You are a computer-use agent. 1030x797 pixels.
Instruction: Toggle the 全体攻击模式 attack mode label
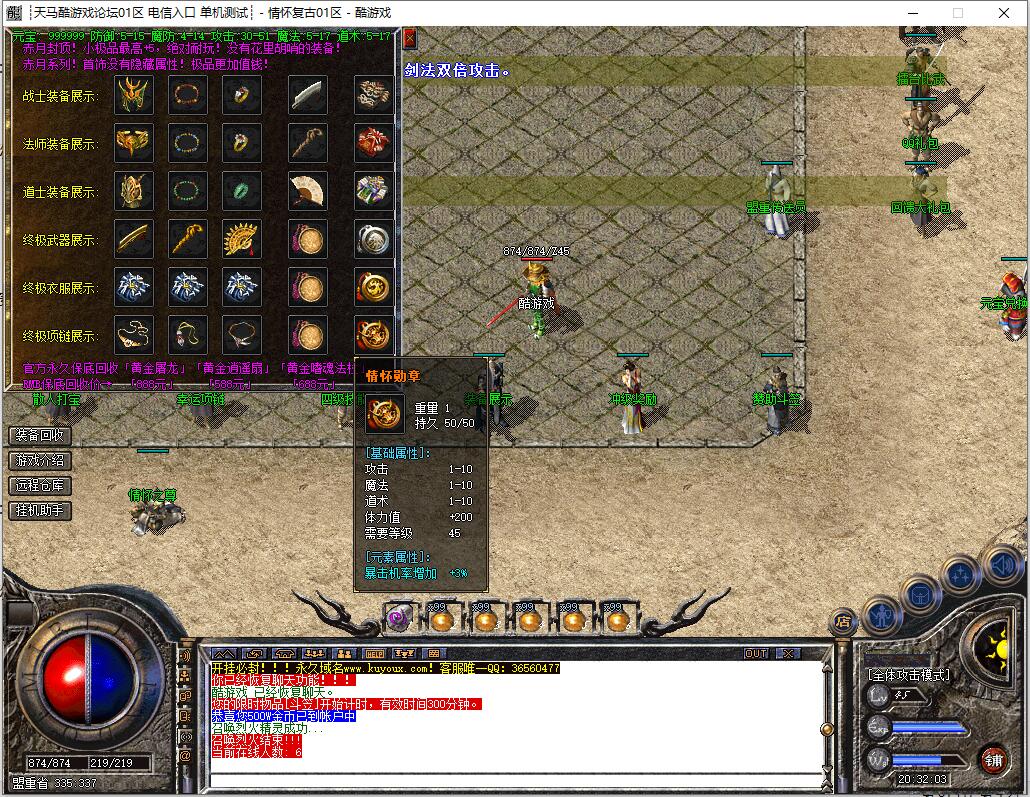pyautogui.click(x=908, y=675)
